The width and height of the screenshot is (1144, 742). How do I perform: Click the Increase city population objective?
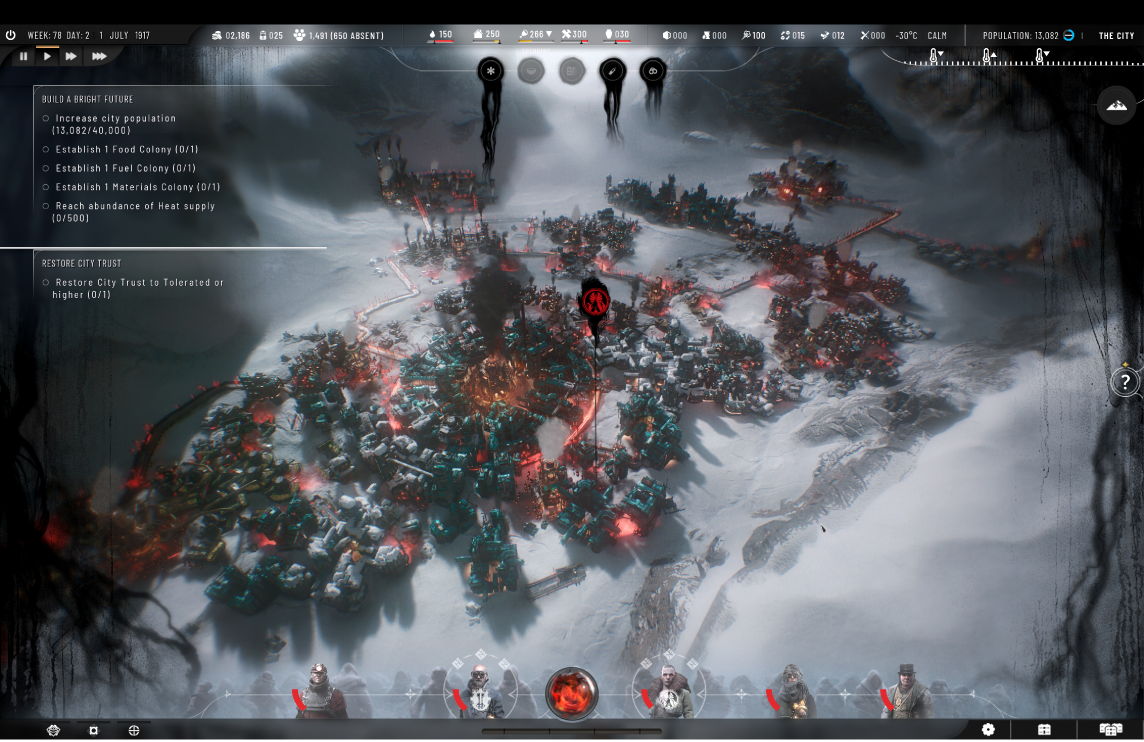tap(115, 124)
